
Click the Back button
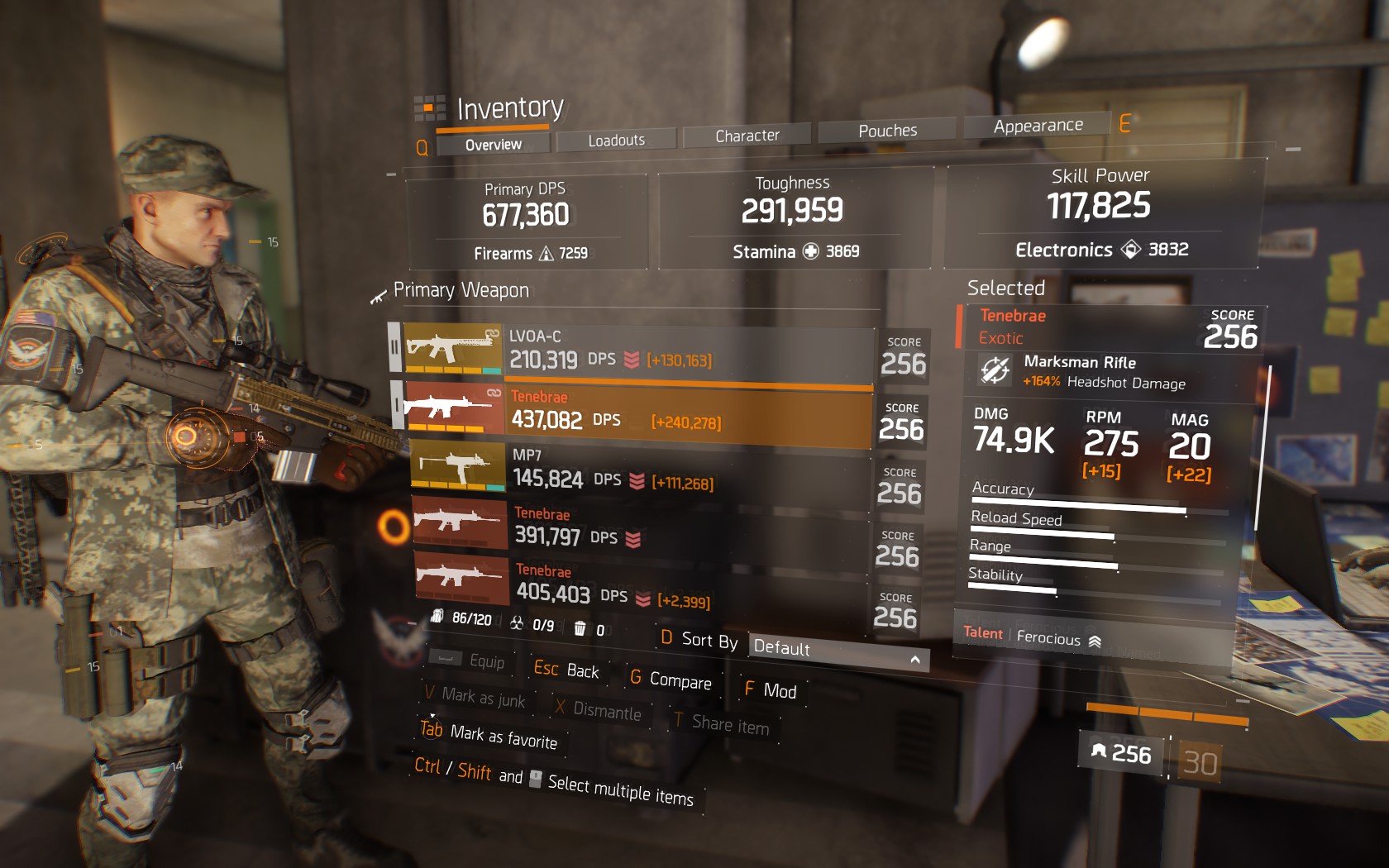coord(566,670)
